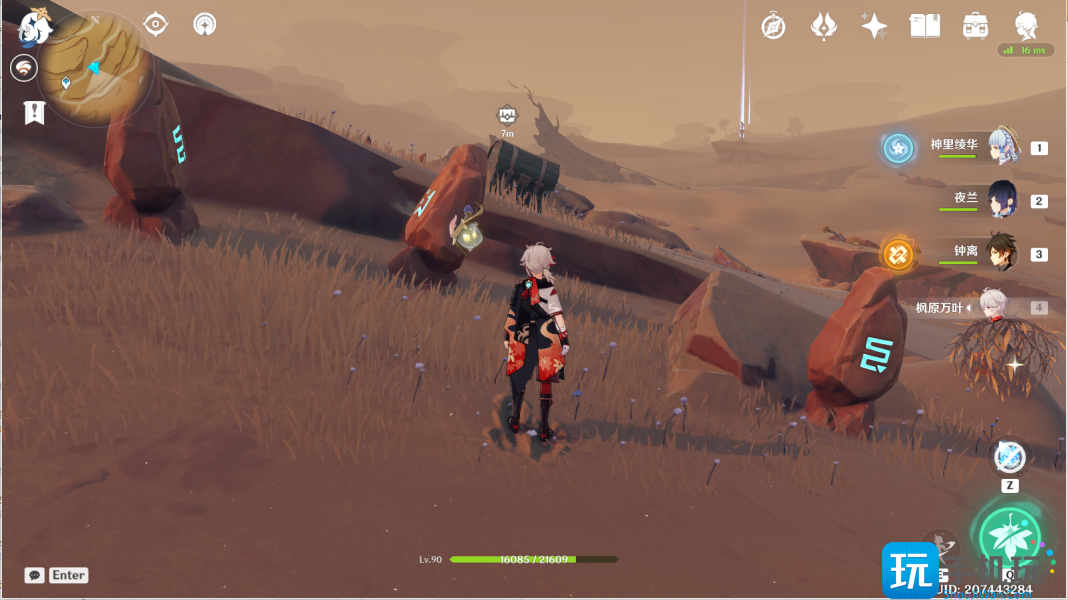
Task: Open the swirl icon below Paimon
Action: tap(24, 68)
